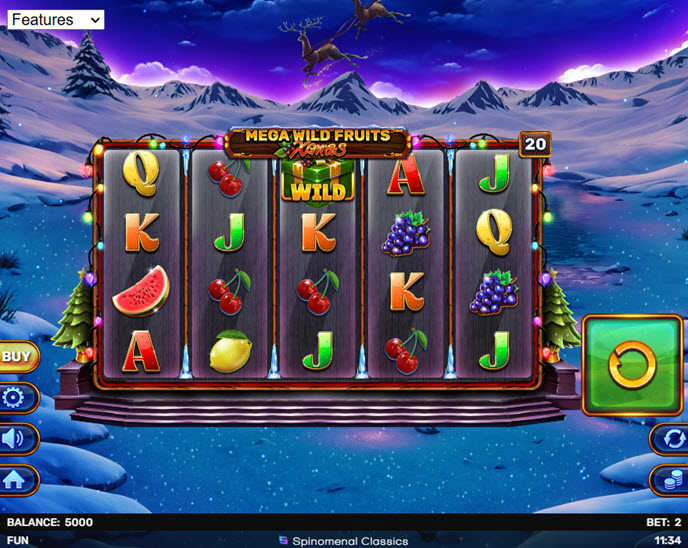Click the BUY feature button
The height and width of the screenshot is (548, 688).
[16, 355]
